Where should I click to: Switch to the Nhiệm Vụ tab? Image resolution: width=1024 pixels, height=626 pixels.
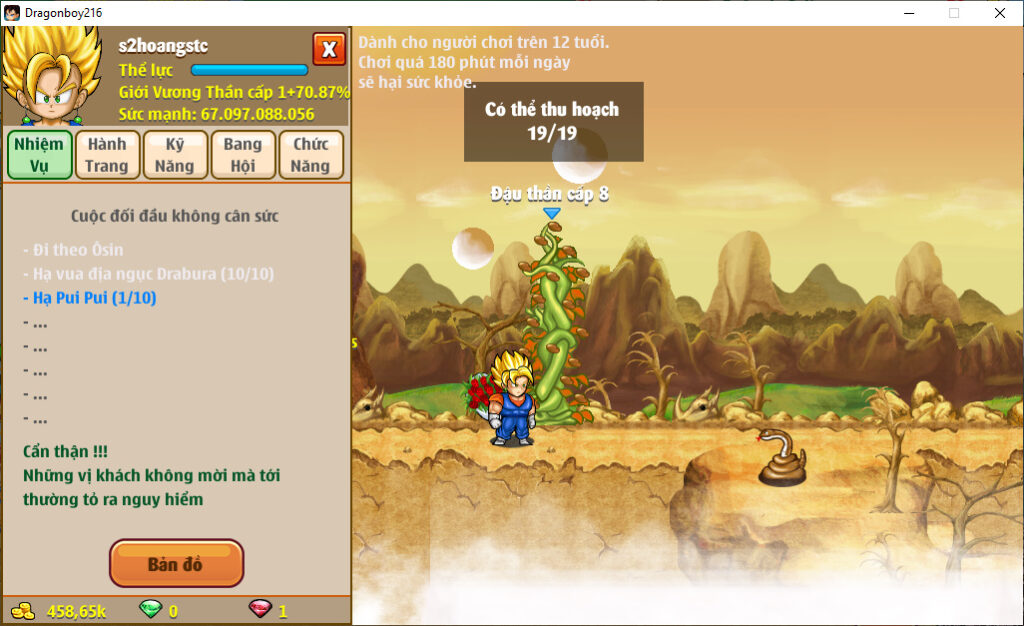click(x=39, y=155)
